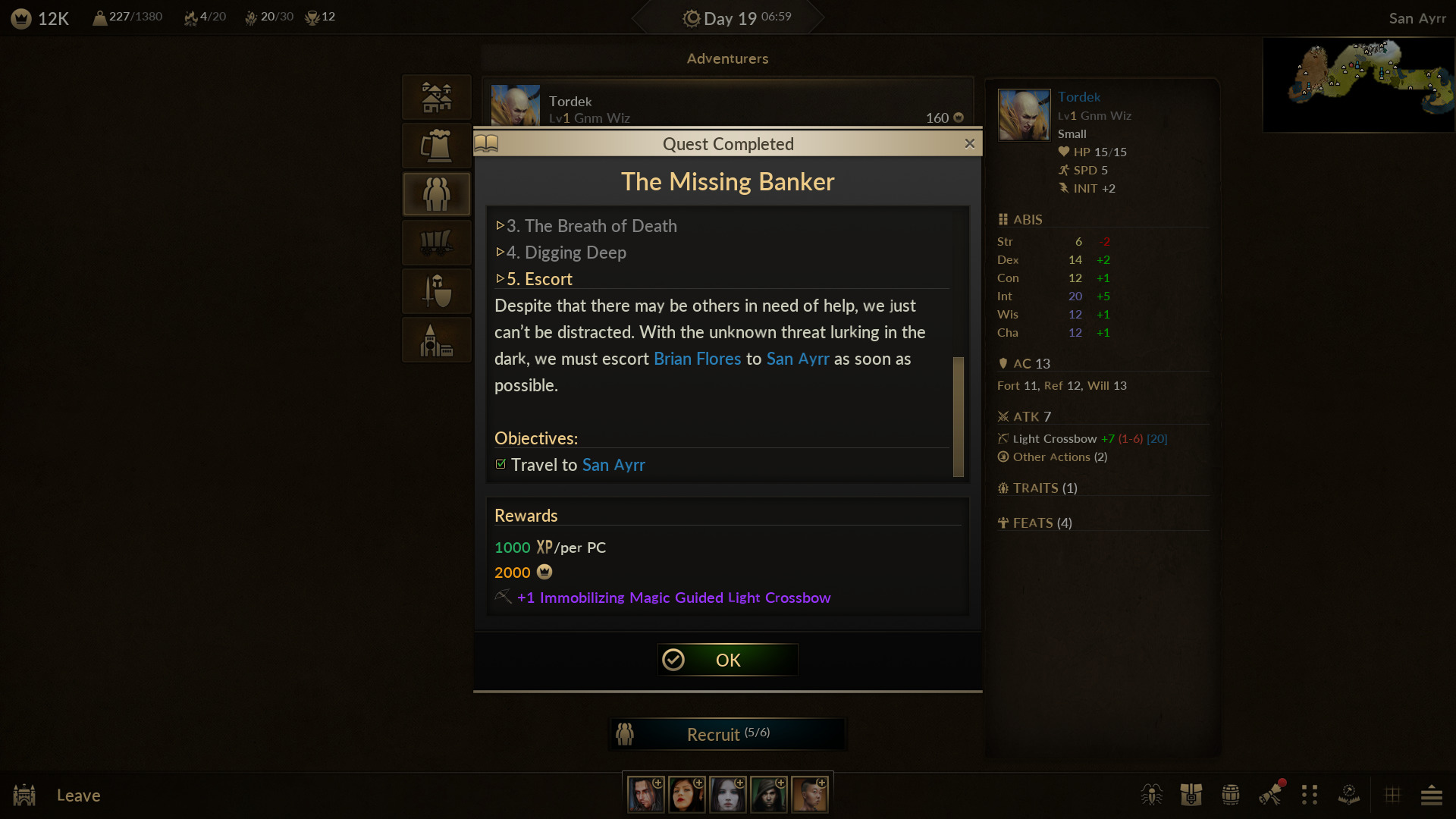Click the Recruit 5/6 button
1456x819 pixels.
726,733
